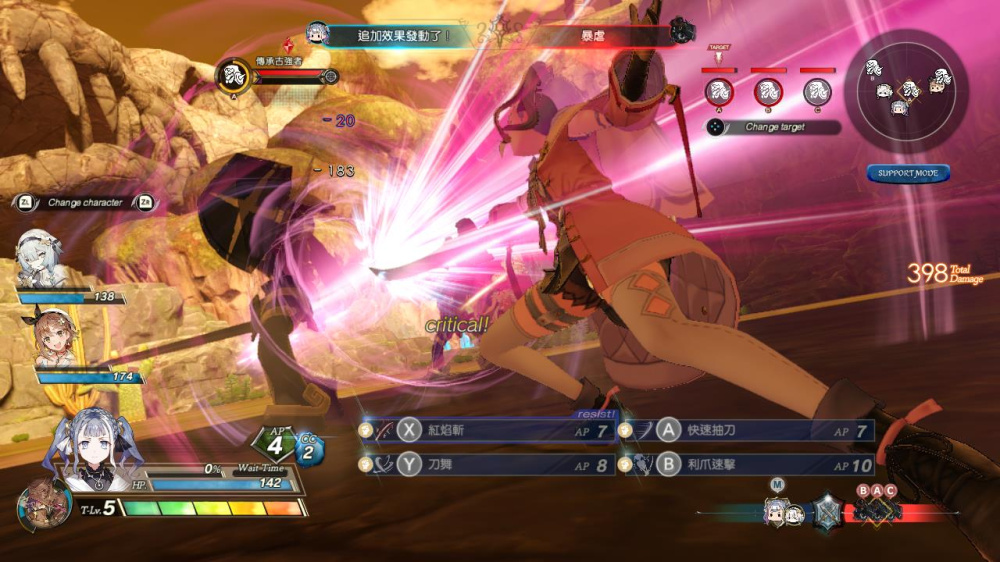This screenshot has height=562, width=1000.
Task: Toggle the SUPPORT MODE button
Action: 908,174
